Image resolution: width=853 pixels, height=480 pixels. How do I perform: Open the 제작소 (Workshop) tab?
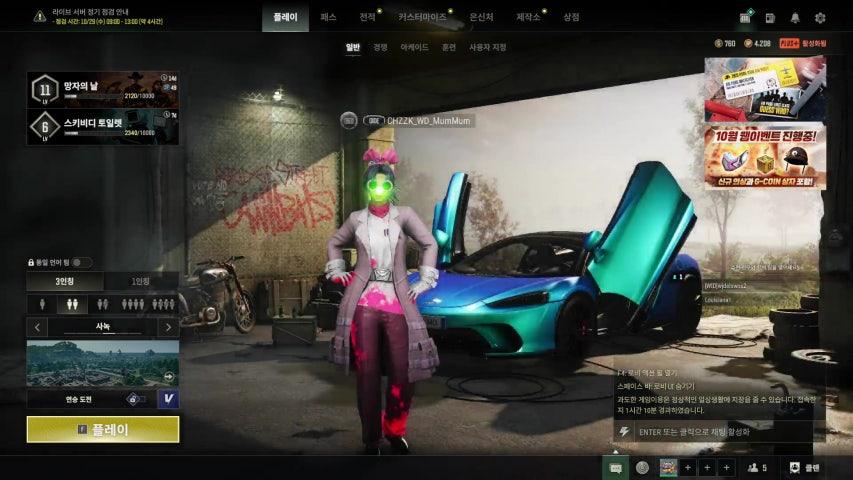(x=528, y=17)
